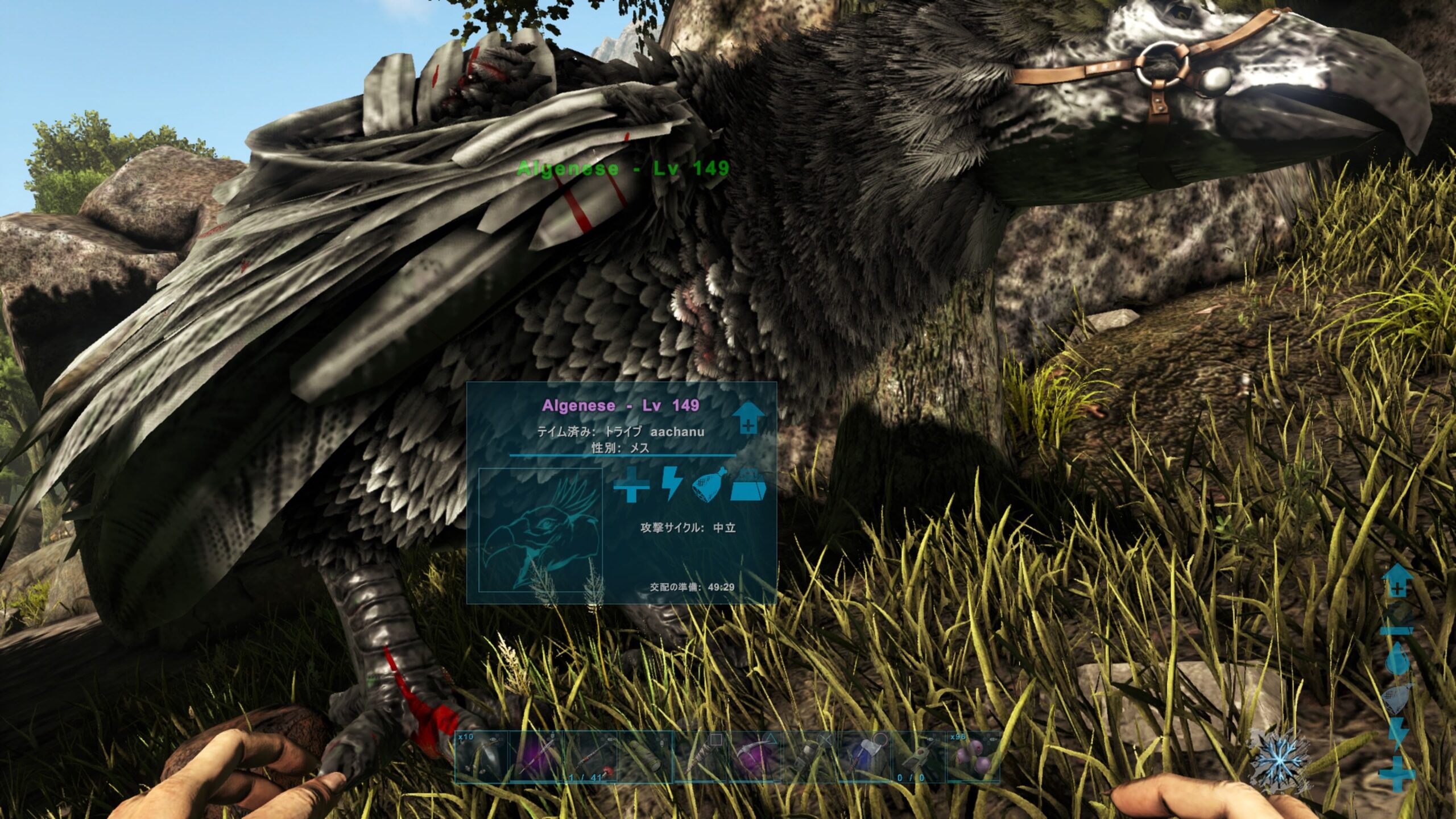Select the green cylinder item slot
This screenshot has height=819, width=1456.
tap(646, 756)
